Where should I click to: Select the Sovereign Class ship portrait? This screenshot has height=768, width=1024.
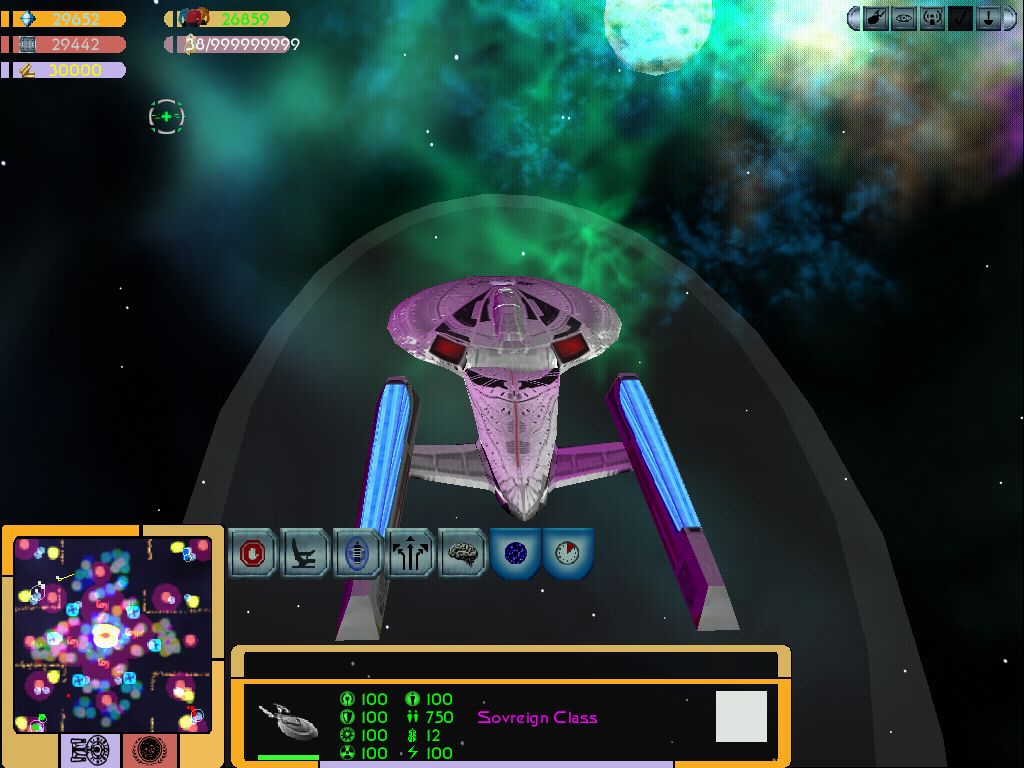(288, 720)
